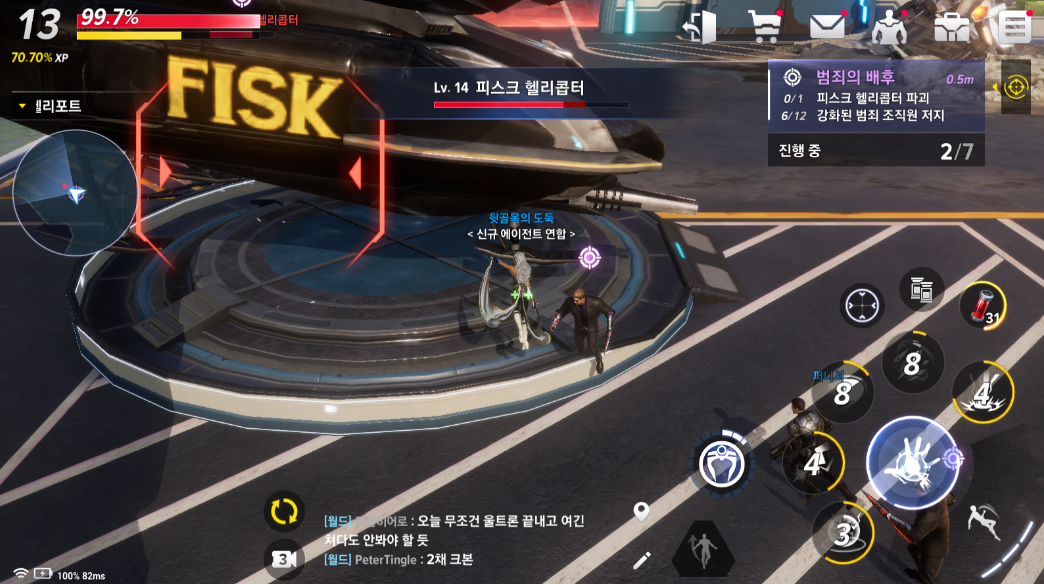Tap the pencil chat compose icon
Viewport: 1044px width, 584px height.
tap(641, 560)
